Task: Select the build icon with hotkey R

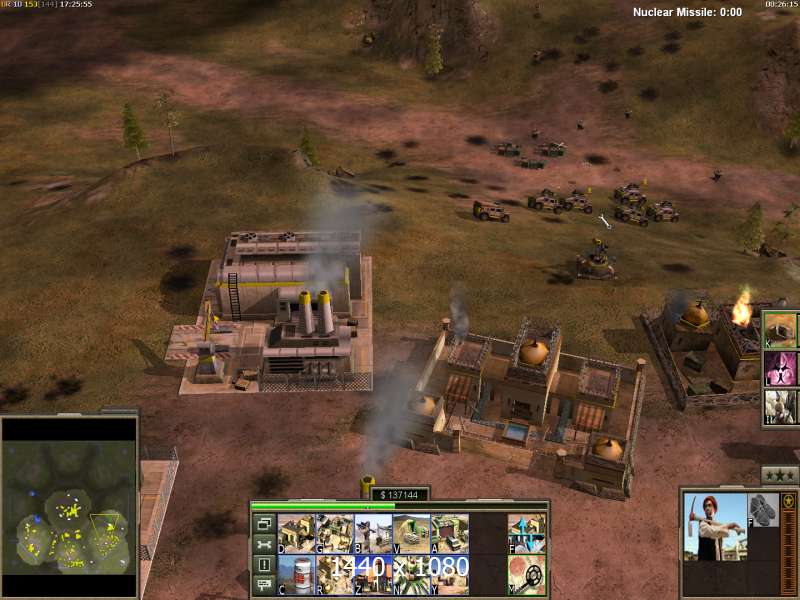Action: 335,573
